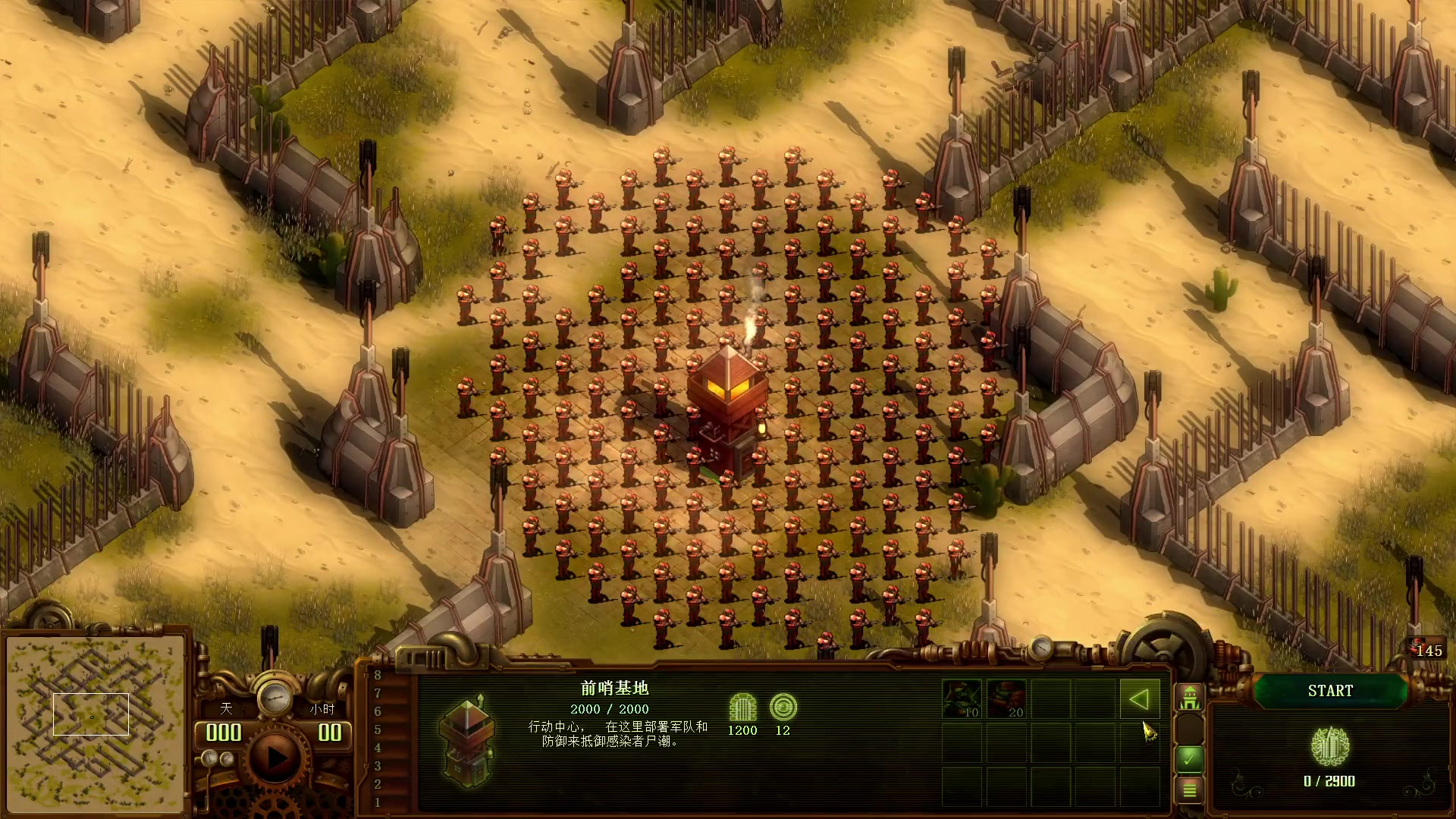Click the green back arrow button
The height and width of the screenshot is (819, 1456).
pos(1139,699)
